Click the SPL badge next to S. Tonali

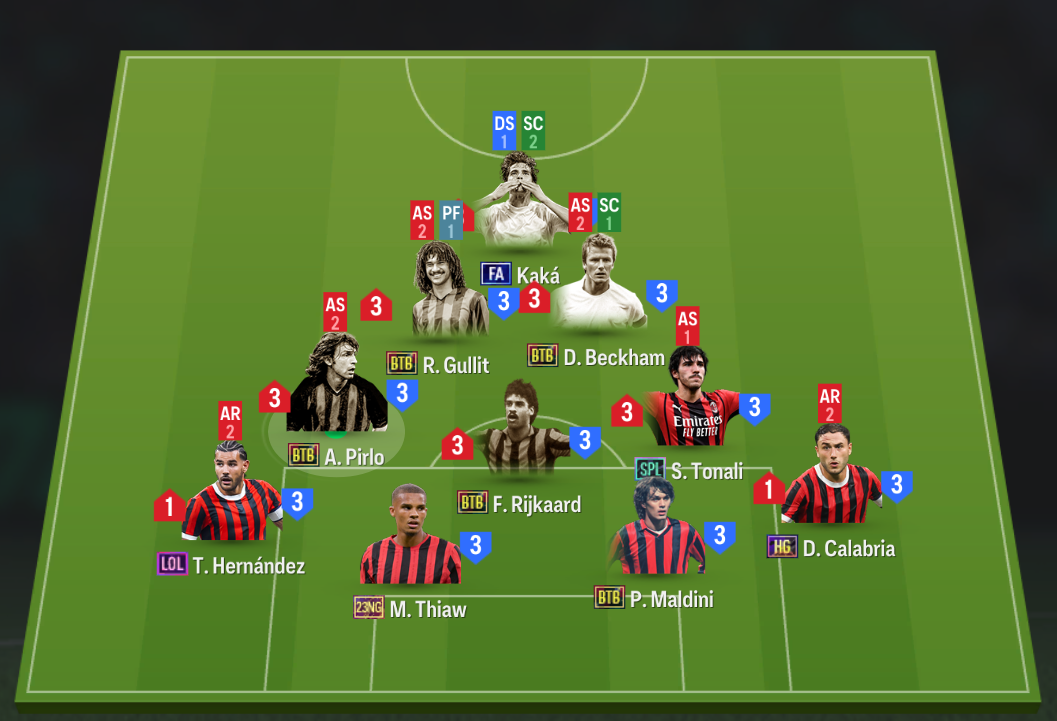point(650,469)
